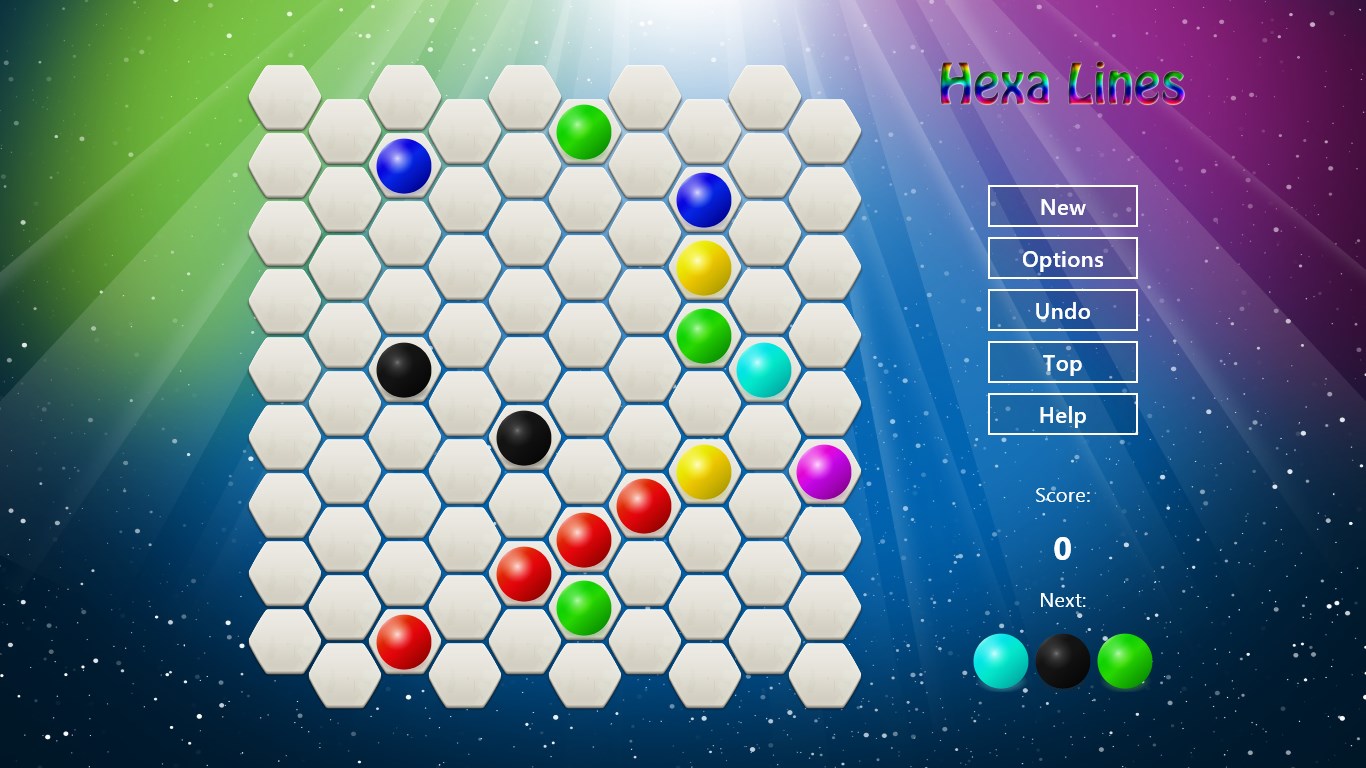Pick the yellow ball nearest the magenta ball
Image resolution: width=1366 pixels, height=768 pixels.
tap(704, 472)
